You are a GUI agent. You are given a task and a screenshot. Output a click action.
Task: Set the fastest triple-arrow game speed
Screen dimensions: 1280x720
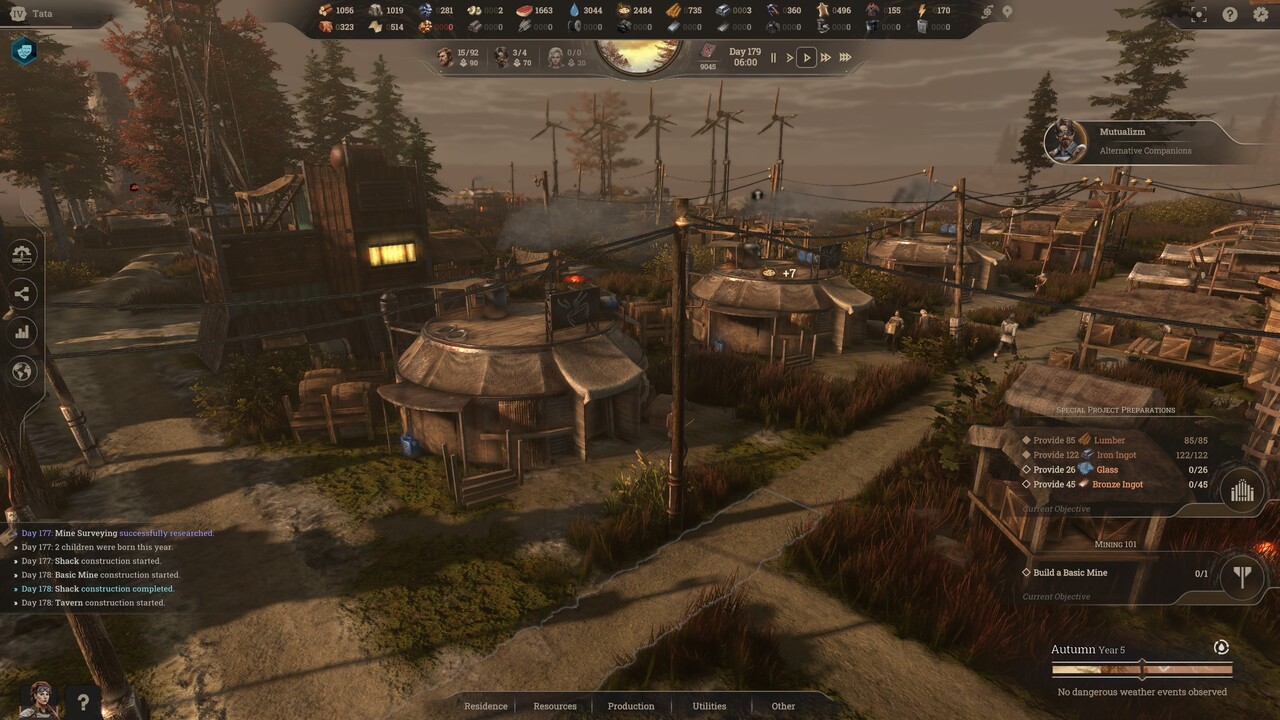pos(845,58)
